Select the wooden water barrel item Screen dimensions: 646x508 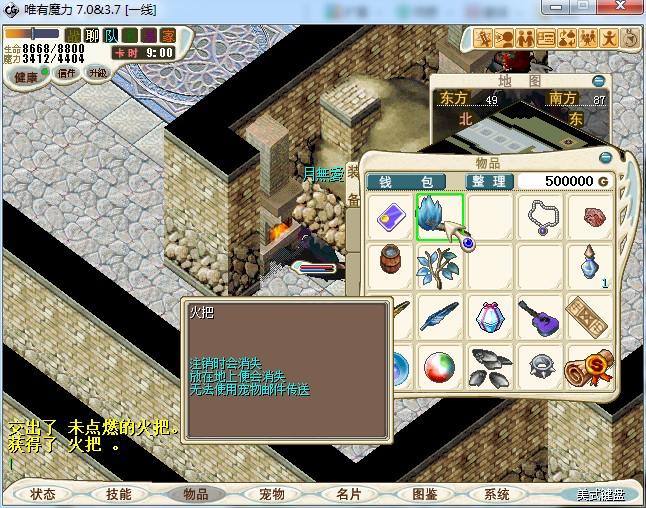click(x=389, y=266)
